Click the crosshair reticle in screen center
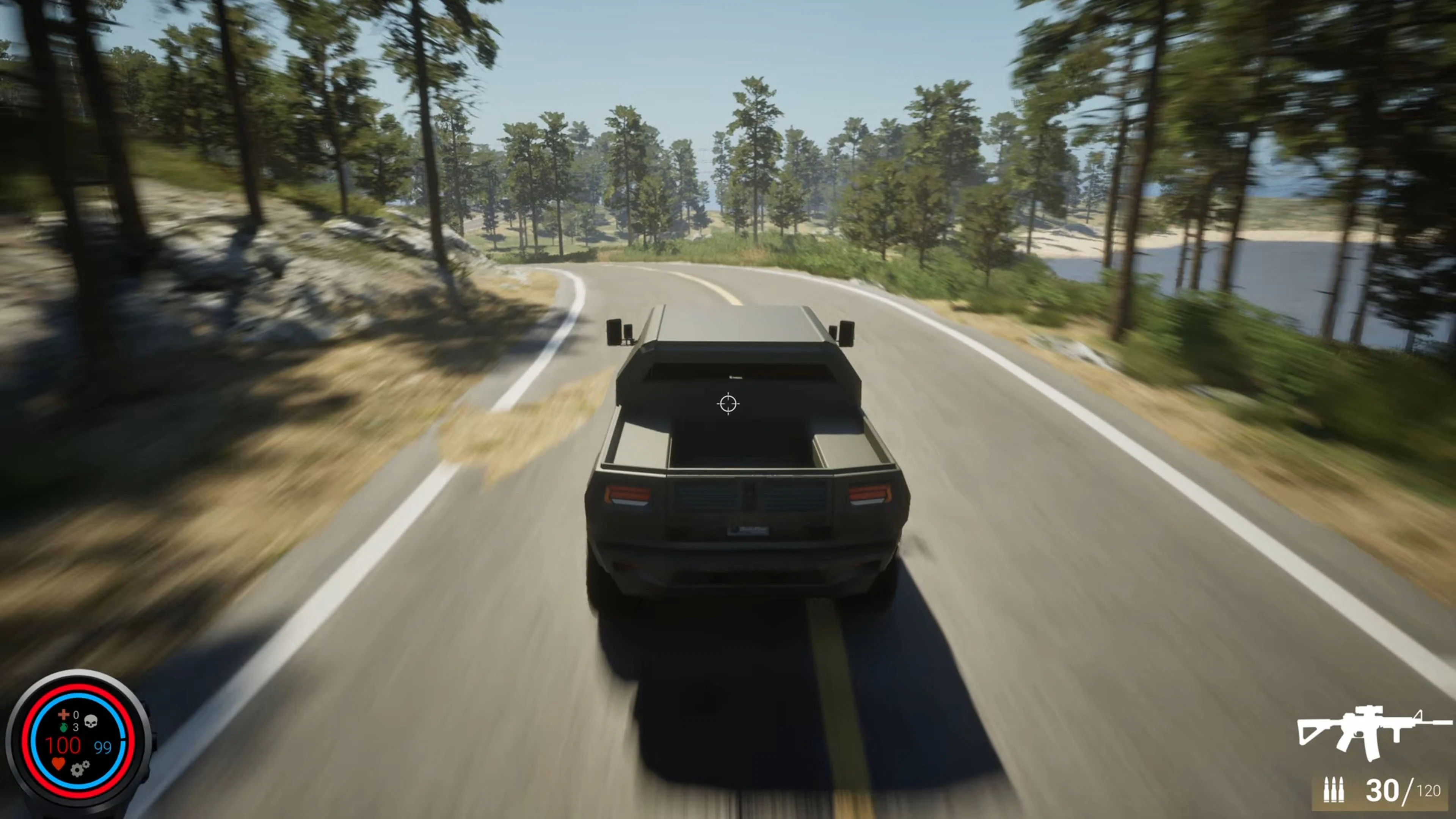Viewport: 1456px width, 819px height. tap(729, 403)
